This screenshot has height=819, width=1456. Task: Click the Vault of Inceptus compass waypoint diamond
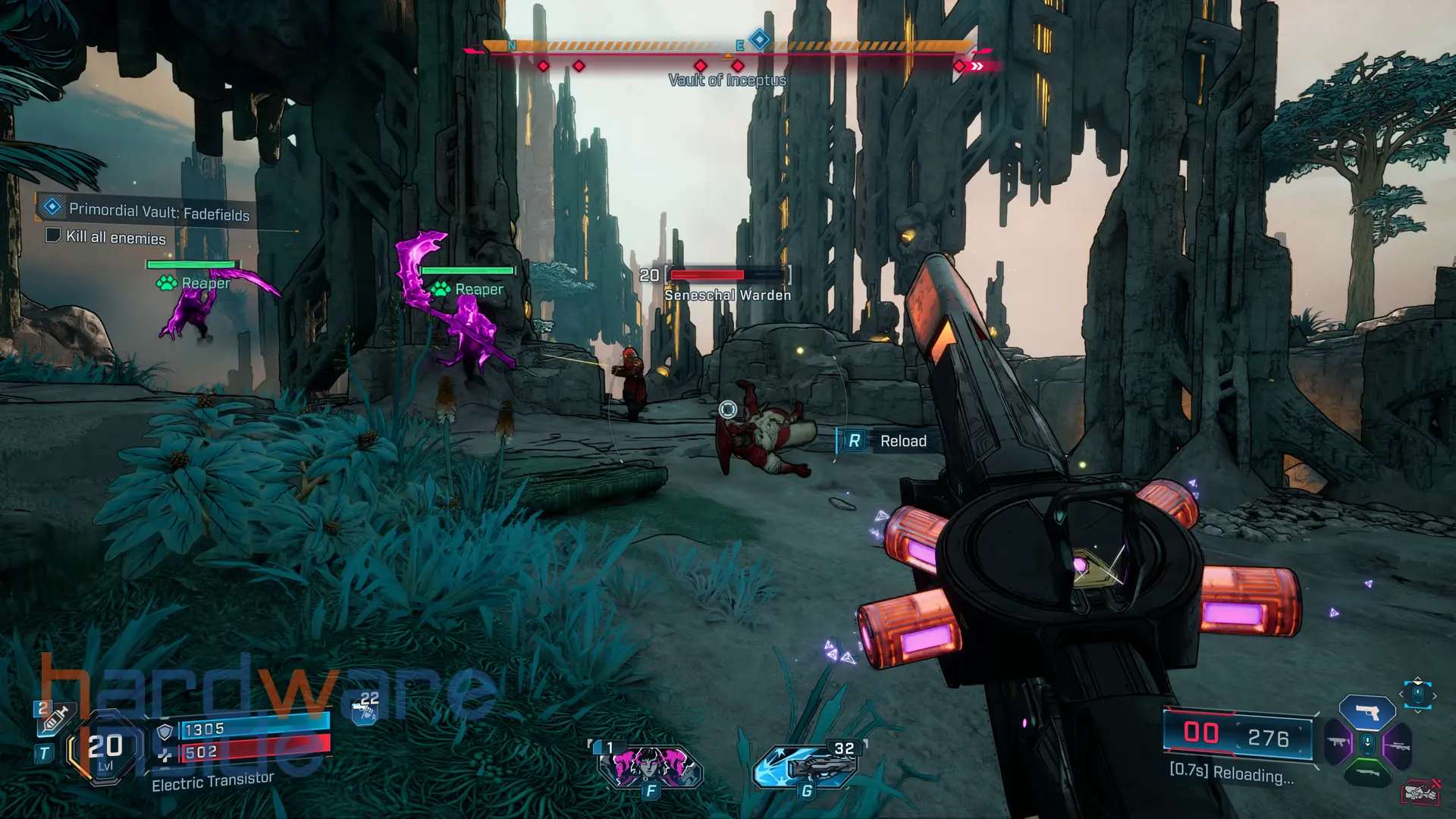[759, 39]
